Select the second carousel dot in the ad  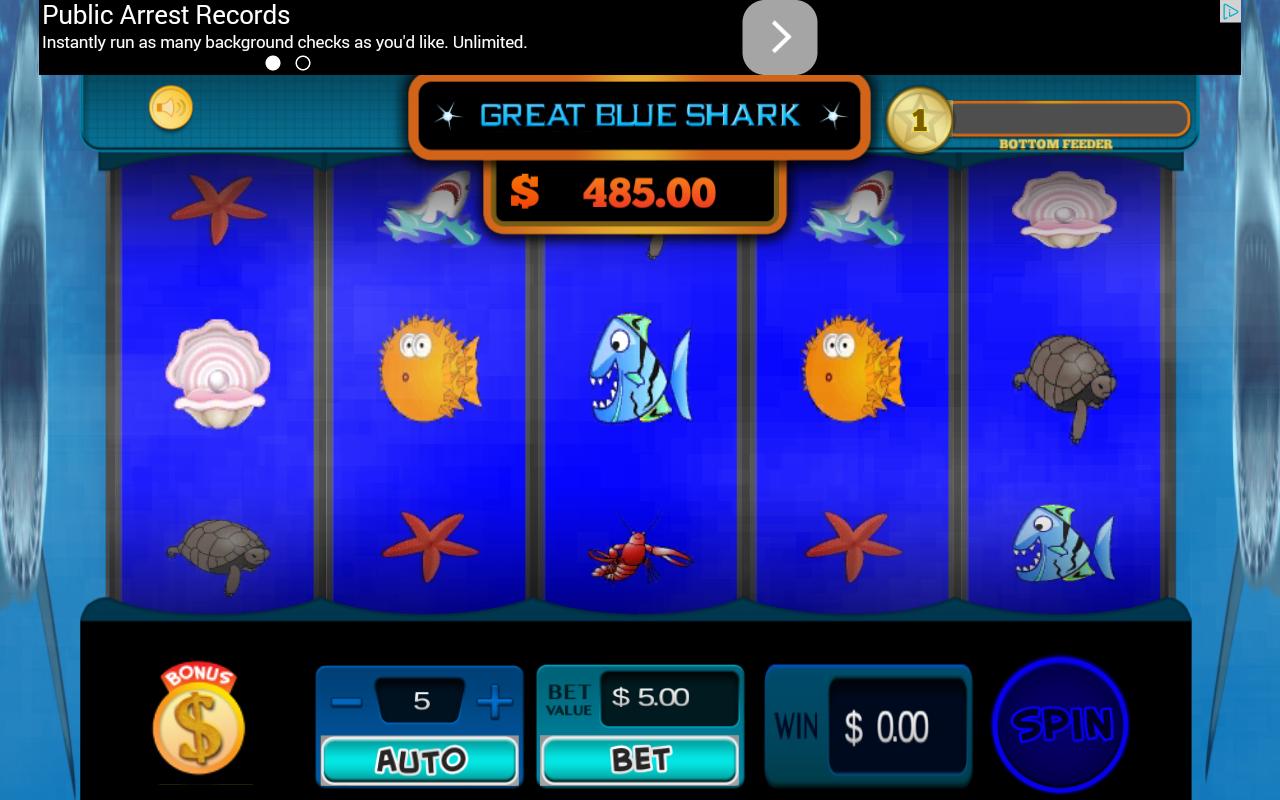[x=303, y=63]
